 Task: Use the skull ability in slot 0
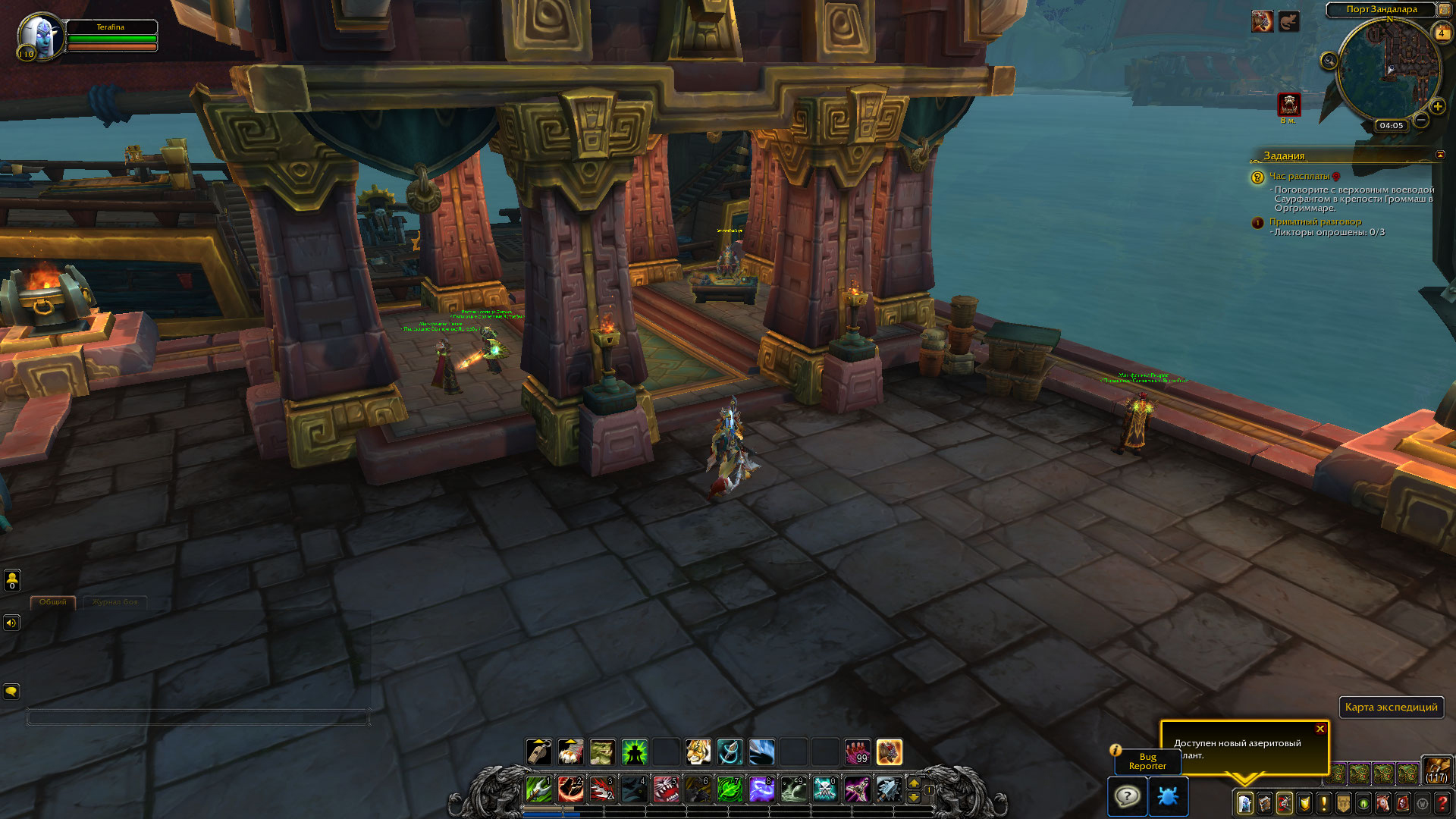[824, 789]
